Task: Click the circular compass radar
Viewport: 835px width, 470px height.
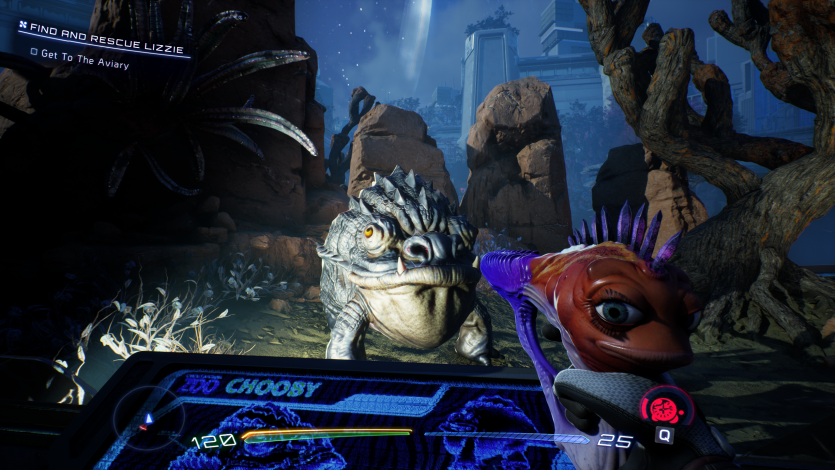Action: 147,418
